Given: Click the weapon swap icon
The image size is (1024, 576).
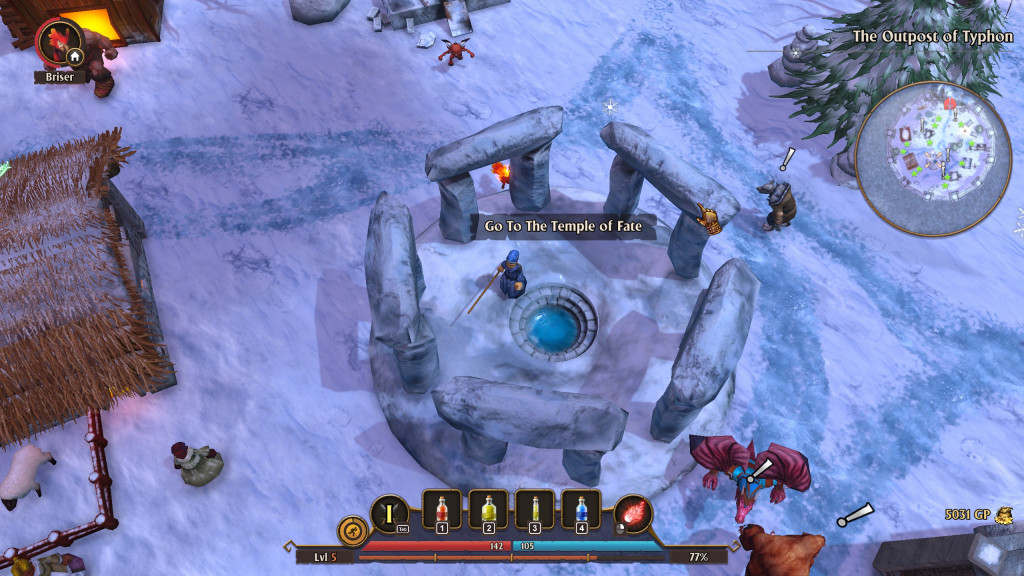Looking at the screenshot, I should tap(389, 514).
